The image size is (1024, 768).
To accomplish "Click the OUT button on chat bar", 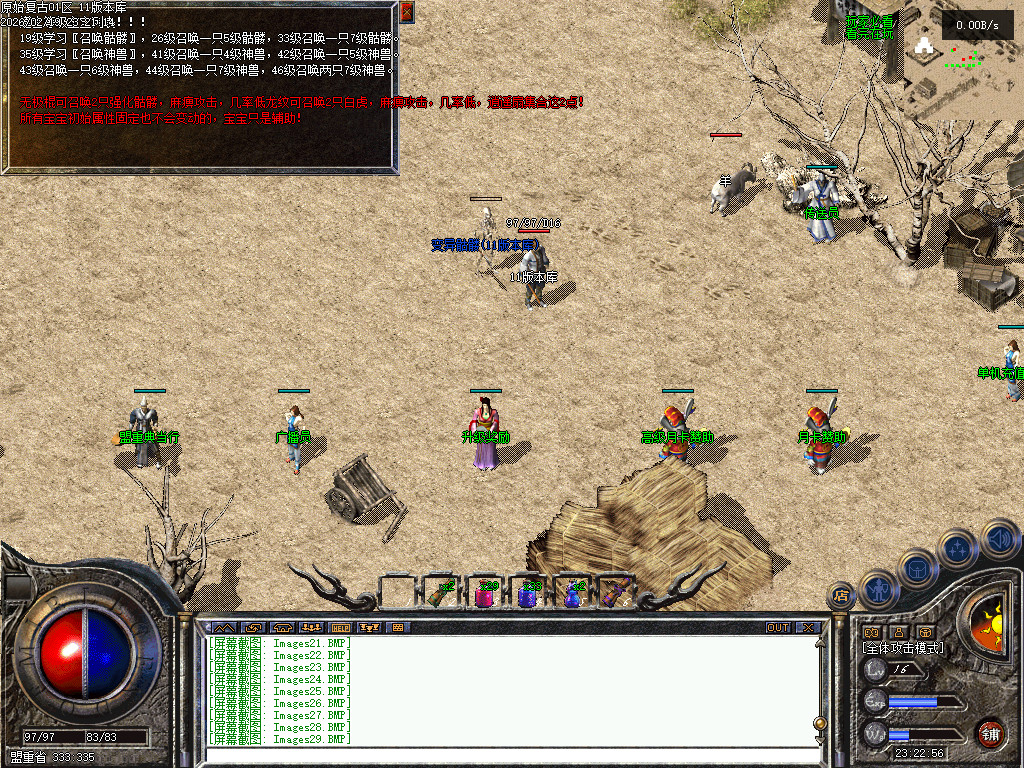I will pyautogui.click(x=777, y=628).
